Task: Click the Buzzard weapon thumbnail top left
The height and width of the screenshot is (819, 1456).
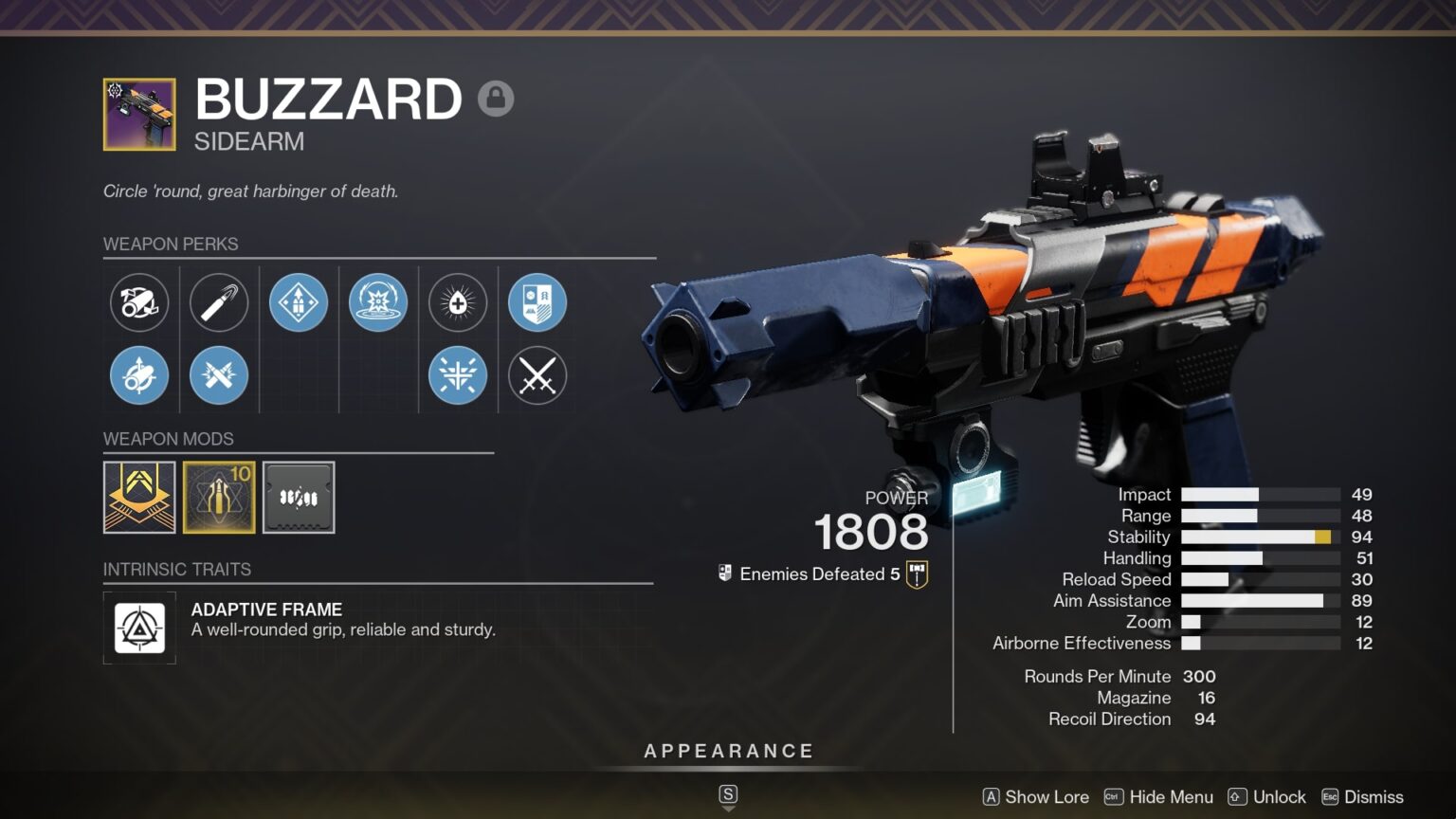Action: click(138, 114)
